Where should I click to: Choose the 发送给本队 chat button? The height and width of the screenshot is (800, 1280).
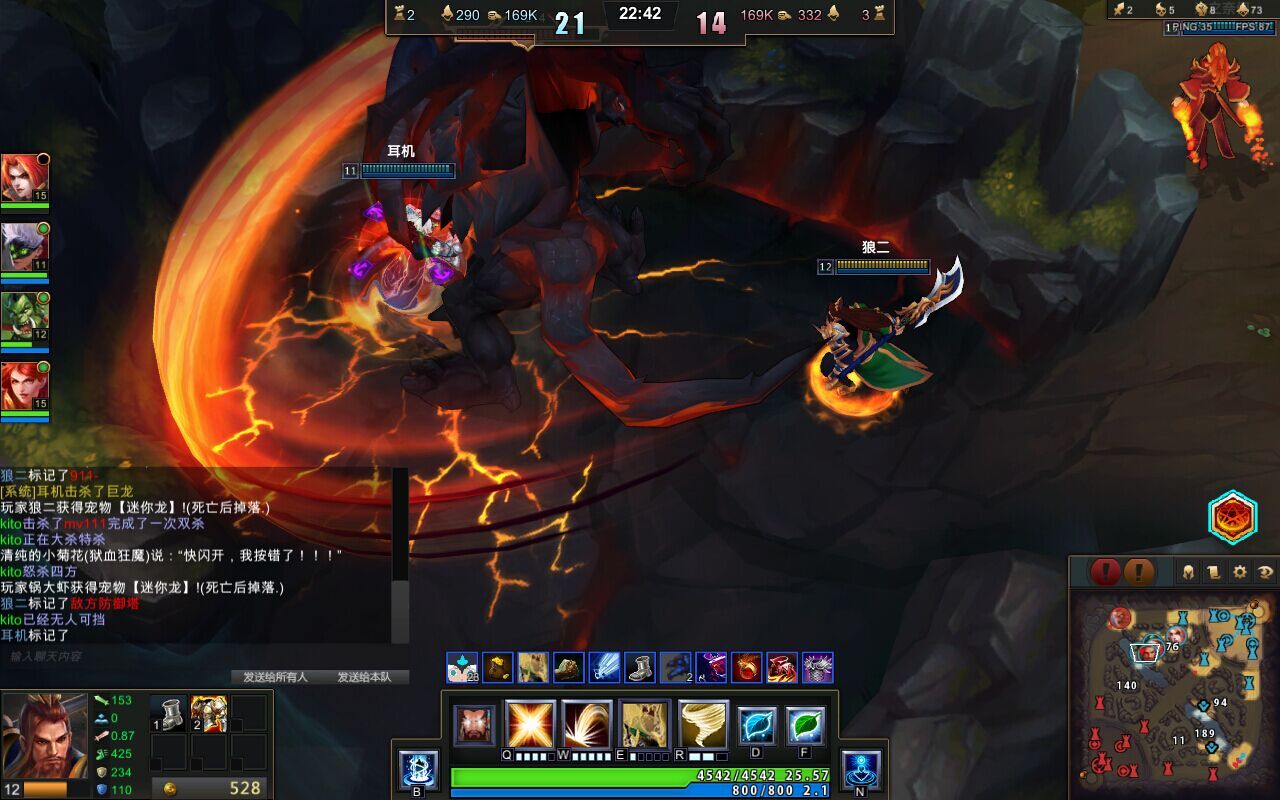[364, 677]
